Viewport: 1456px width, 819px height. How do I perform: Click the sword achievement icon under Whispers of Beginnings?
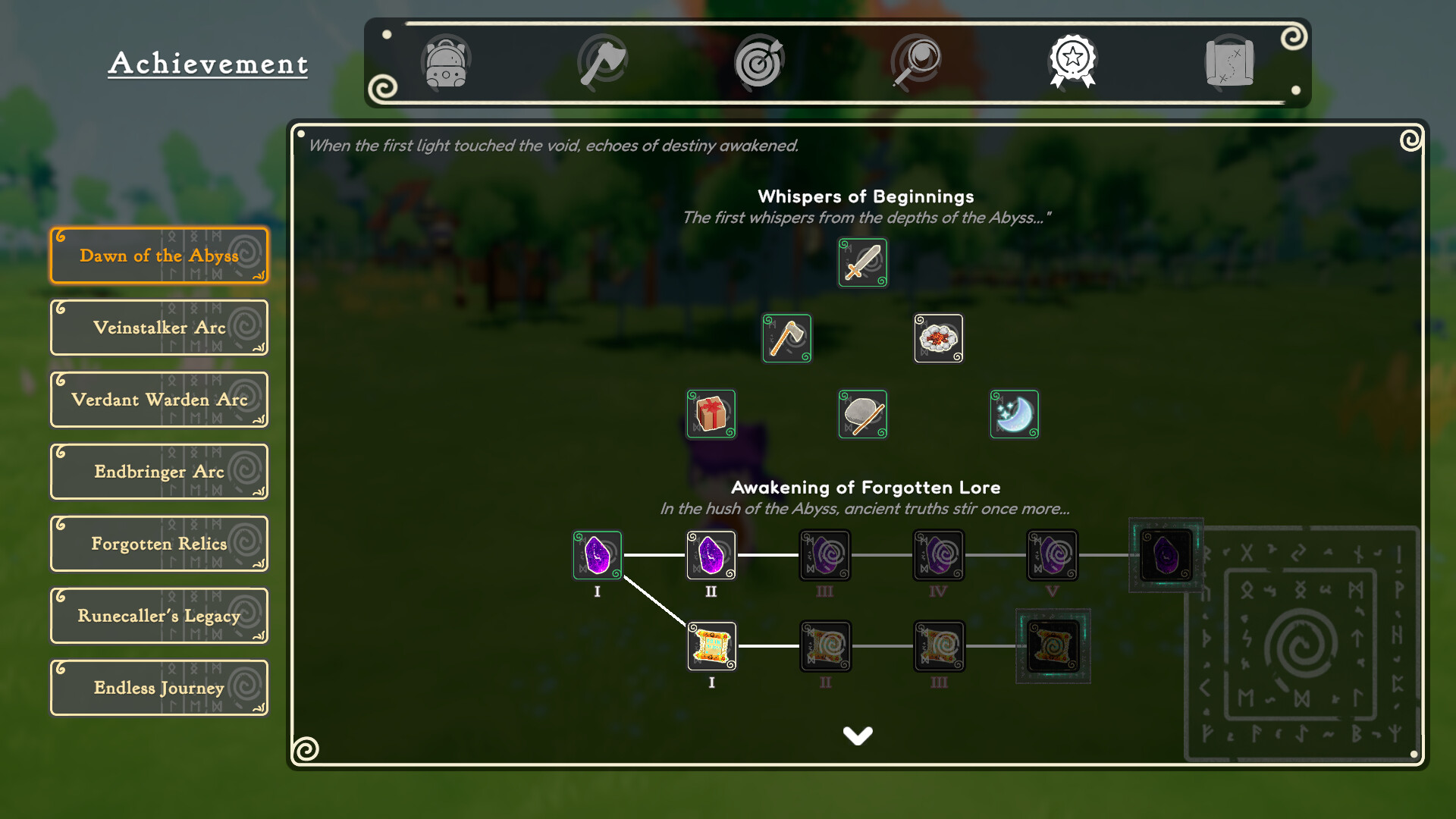click(x=862, y=262)
